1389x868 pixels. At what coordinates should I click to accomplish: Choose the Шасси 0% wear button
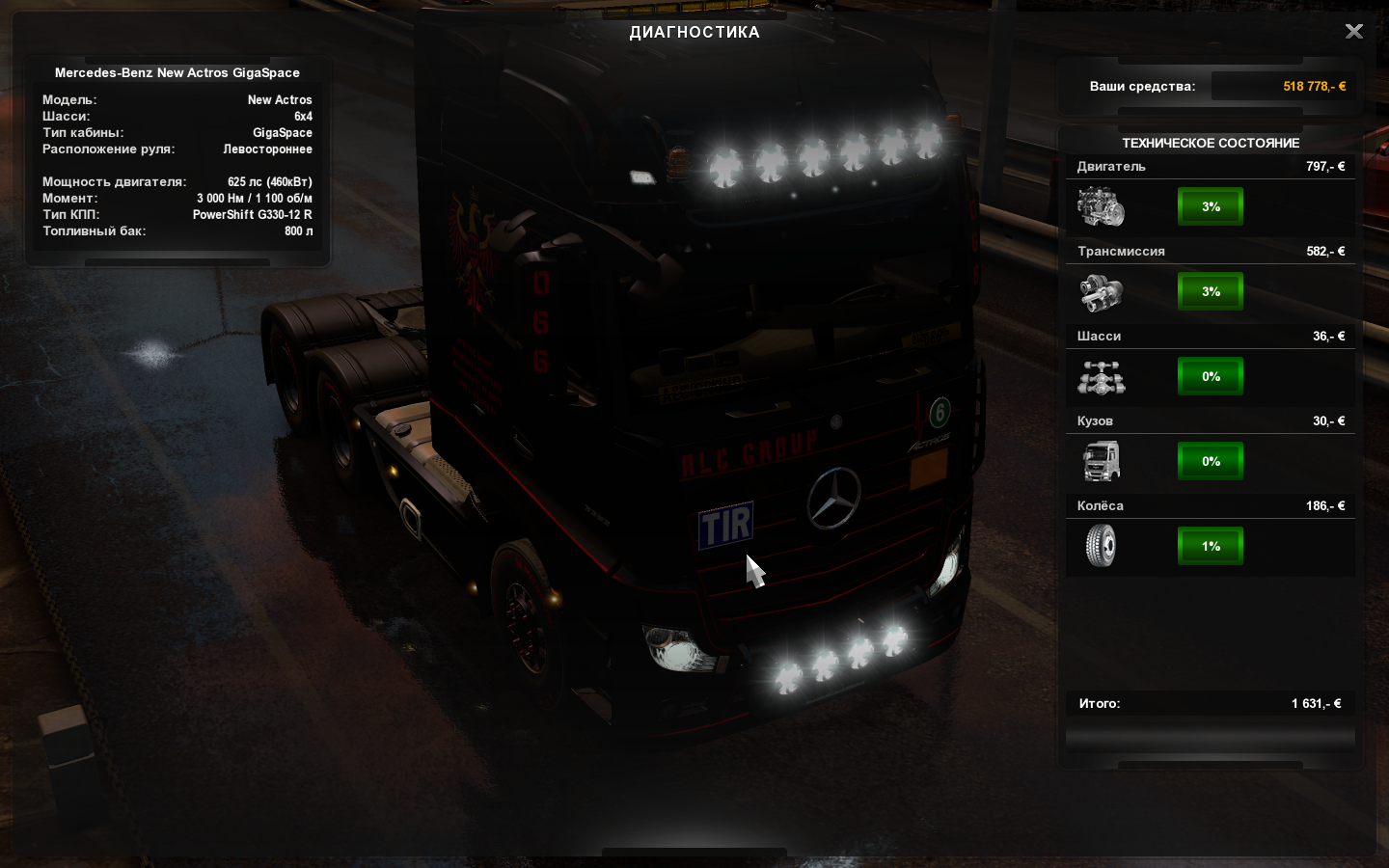pos(1211,376)
